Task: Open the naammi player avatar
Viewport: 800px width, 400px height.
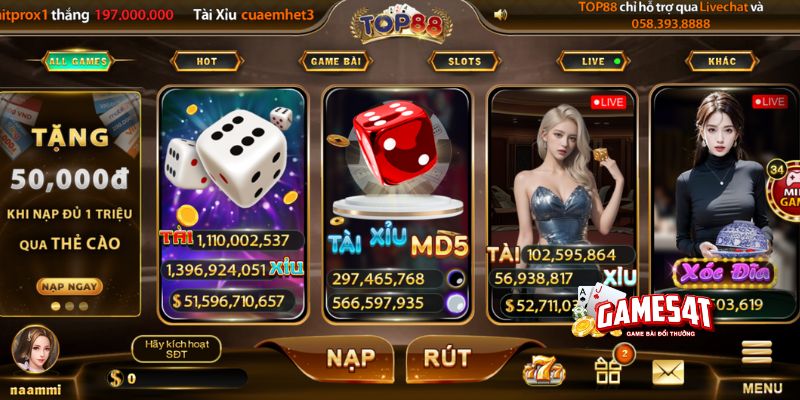Action: point(35,350)
